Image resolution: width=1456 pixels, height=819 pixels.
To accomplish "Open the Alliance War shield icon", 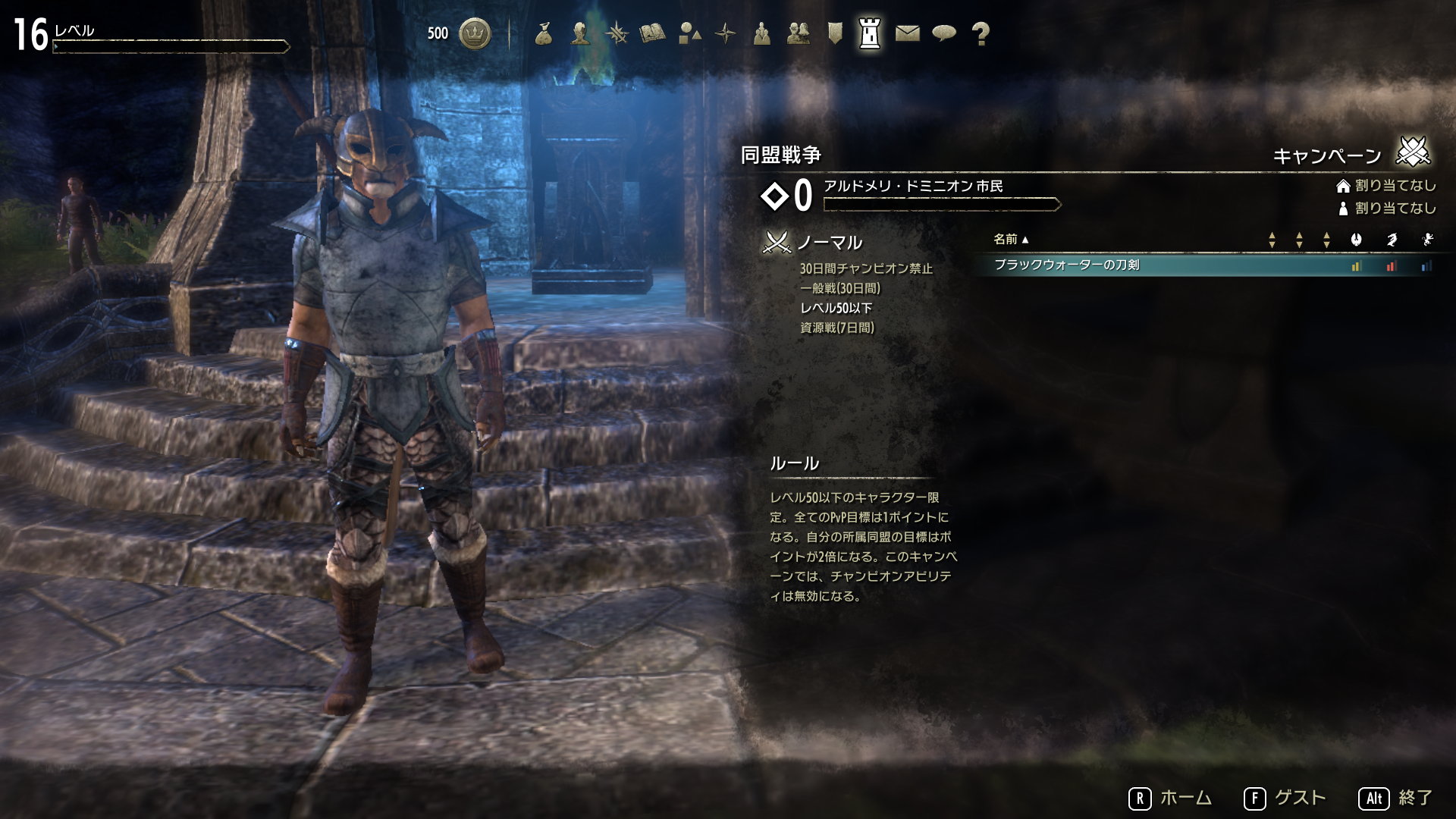I will (x=836, y=32).
